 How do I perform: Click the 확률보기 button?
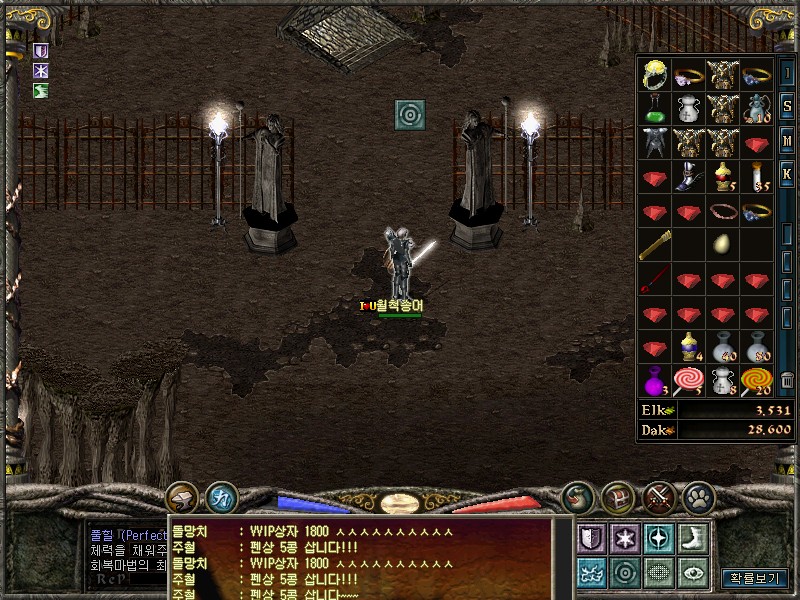(755, 578)
